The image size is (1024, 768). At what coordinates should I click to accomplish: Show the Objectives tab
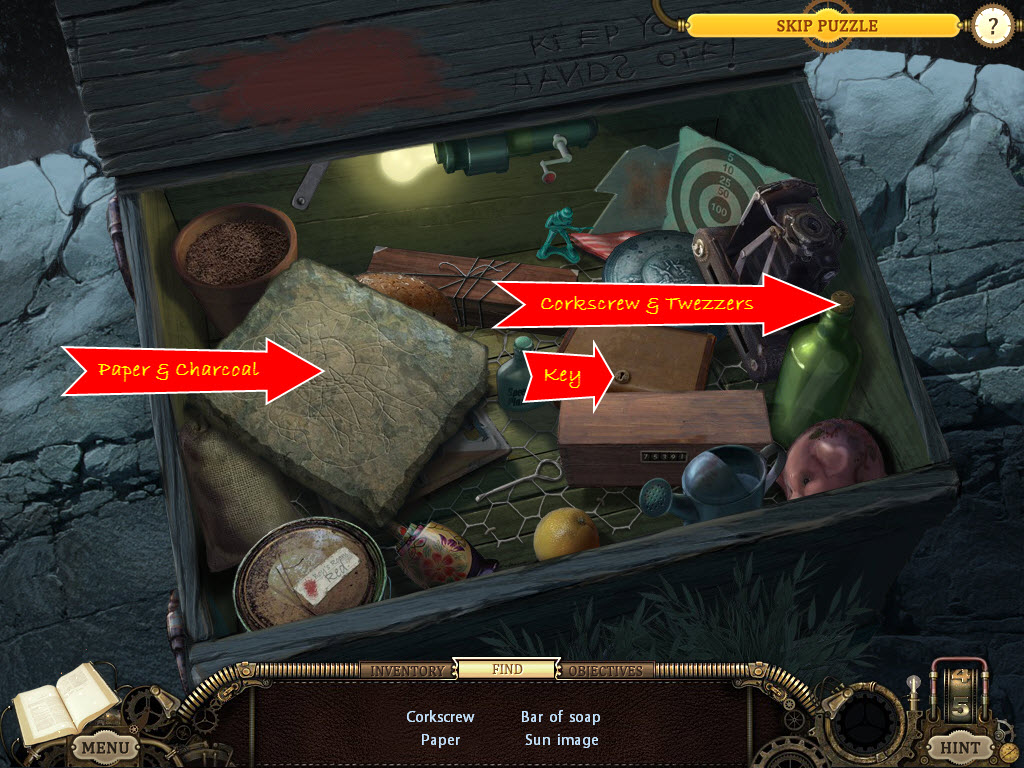click(x=605, y=670)
